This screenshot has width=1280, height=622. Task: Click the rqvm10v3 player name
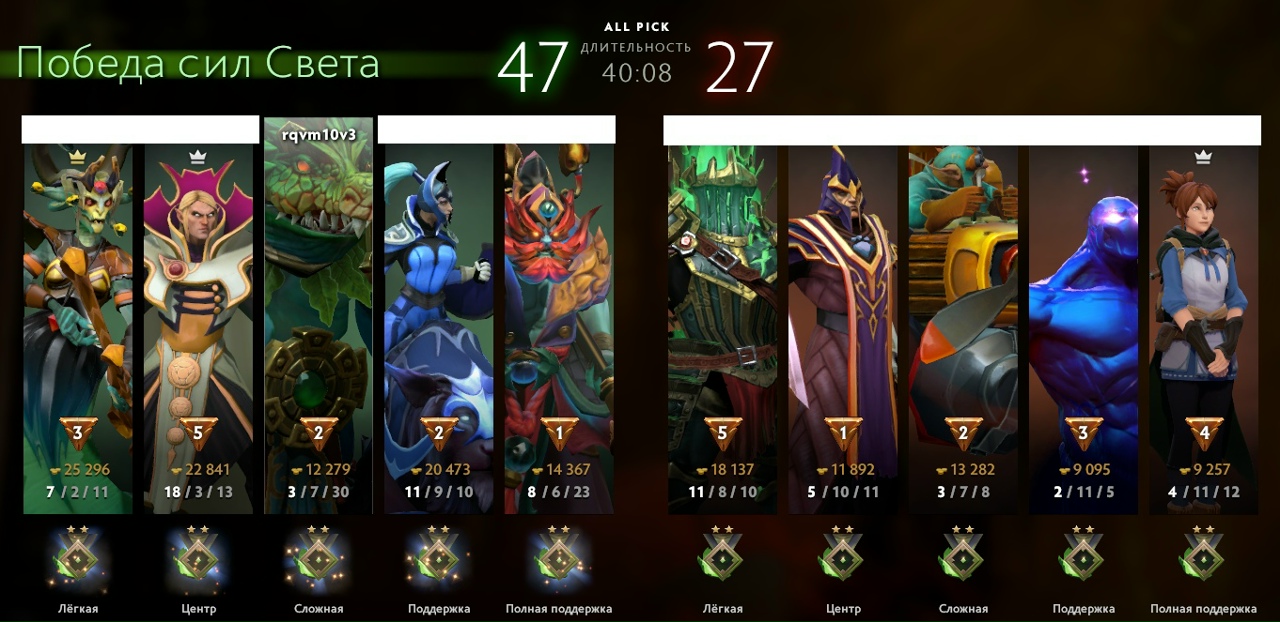pyautogui.click(x=319, y=133)
